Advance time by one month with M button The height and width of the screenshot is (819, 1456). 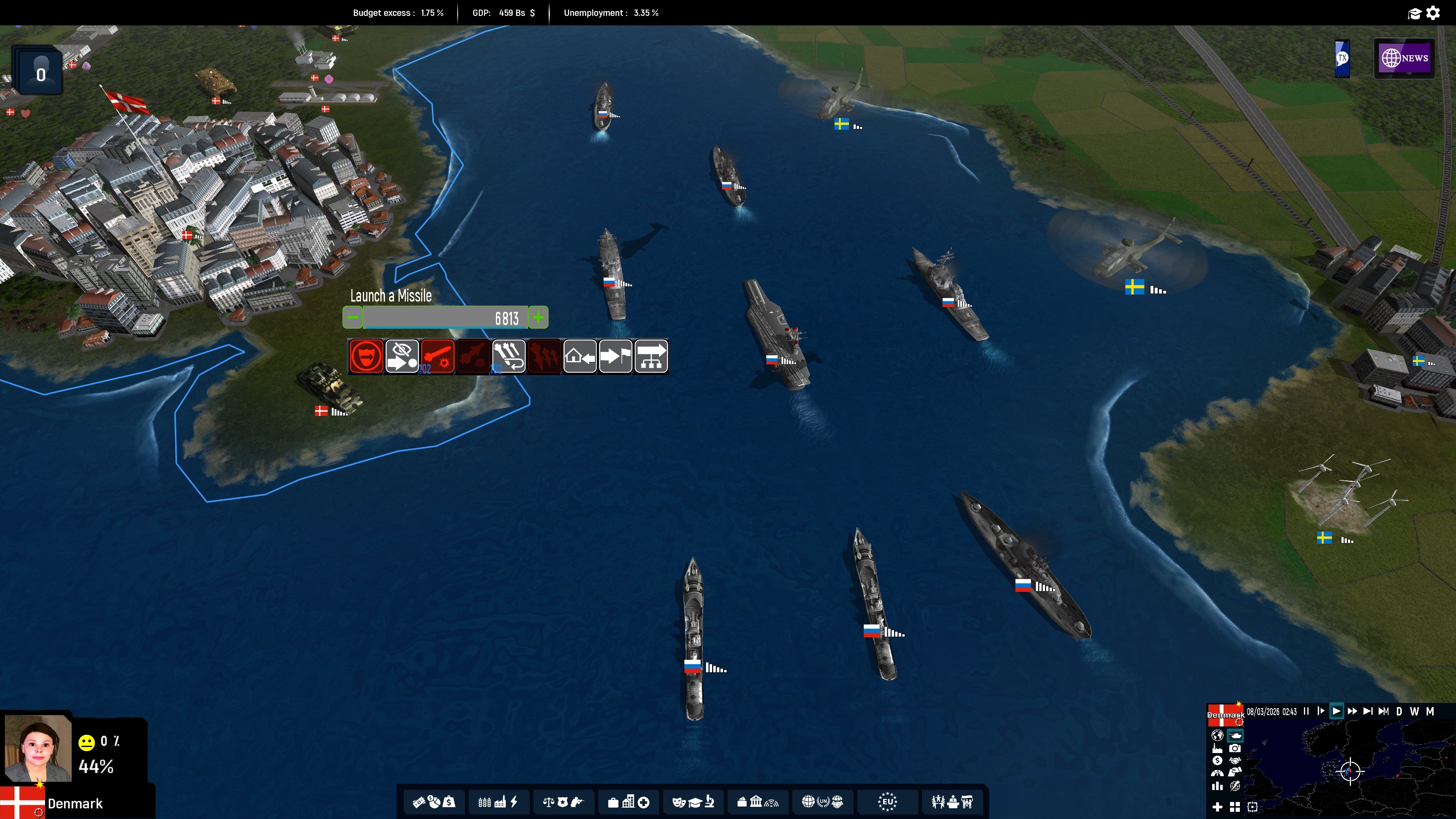coord(1430,712)
